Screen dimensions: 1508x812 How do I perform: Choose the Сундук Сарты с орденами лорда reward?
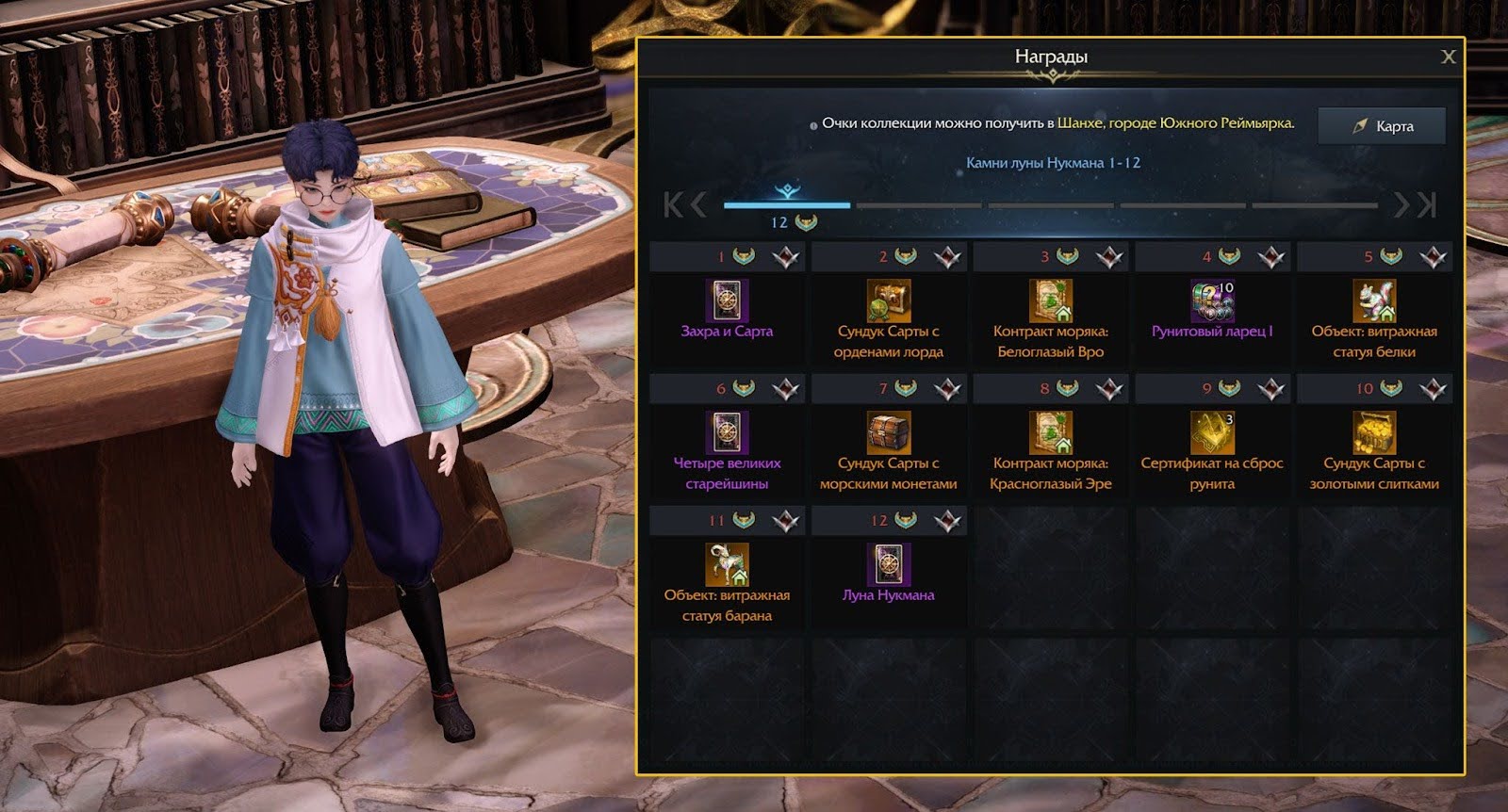889,301
